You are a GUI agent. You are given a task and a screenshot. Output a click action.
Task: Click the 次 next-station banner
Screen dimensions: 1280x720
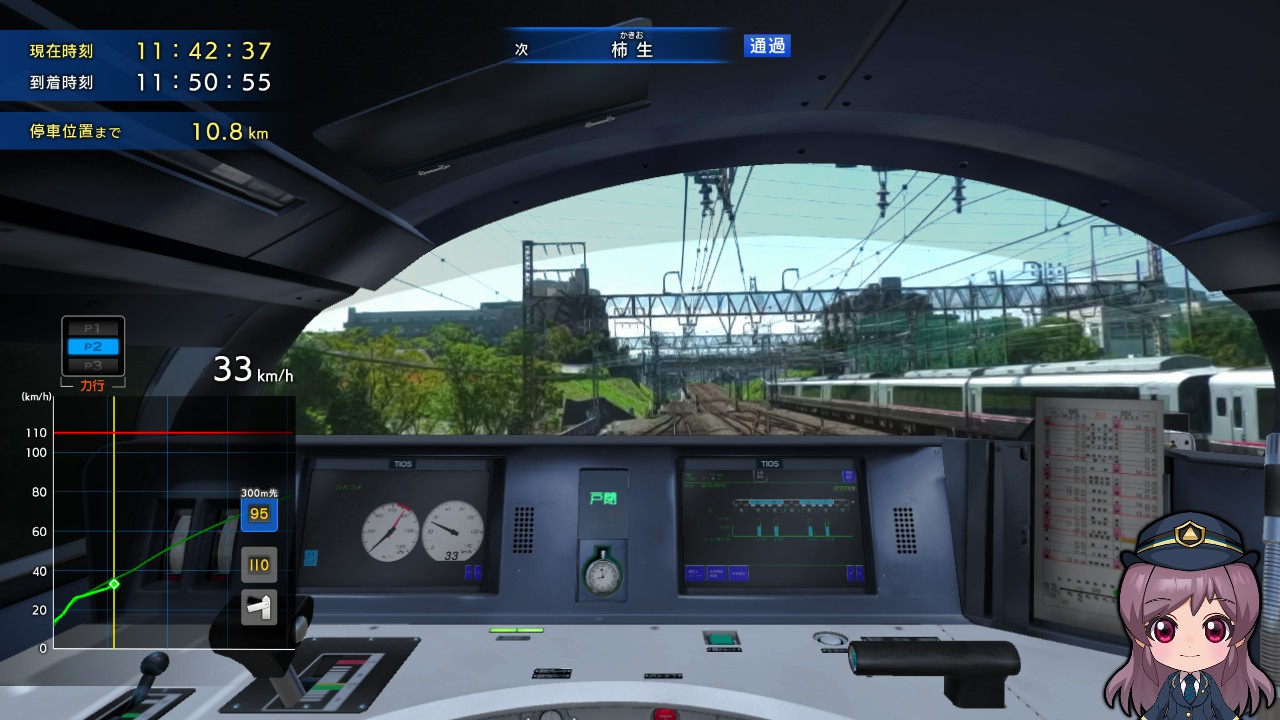(520, 46)
